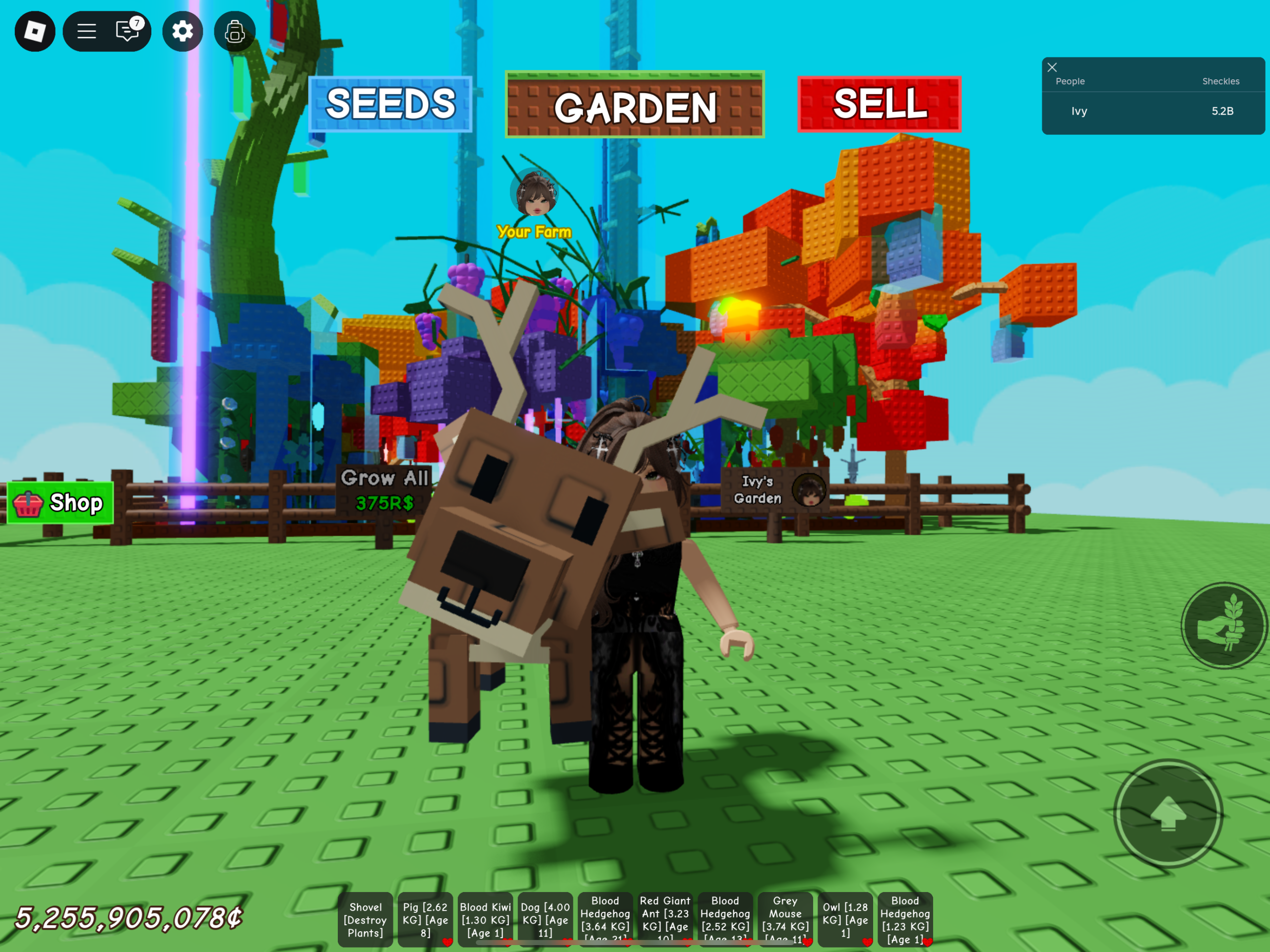This screenshot has height=952, width=1270.
Task: Close the People leaderboard panel
Action: tap(1052, 68)
